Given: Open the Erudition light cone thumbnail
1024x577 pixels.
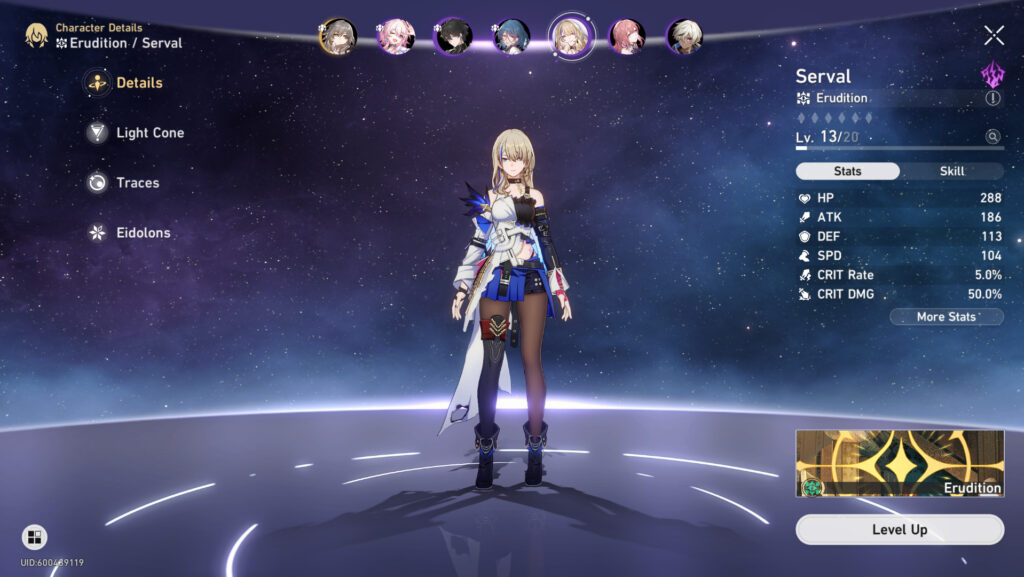Looking at the screenshot, I should click(x=899, y=463).
